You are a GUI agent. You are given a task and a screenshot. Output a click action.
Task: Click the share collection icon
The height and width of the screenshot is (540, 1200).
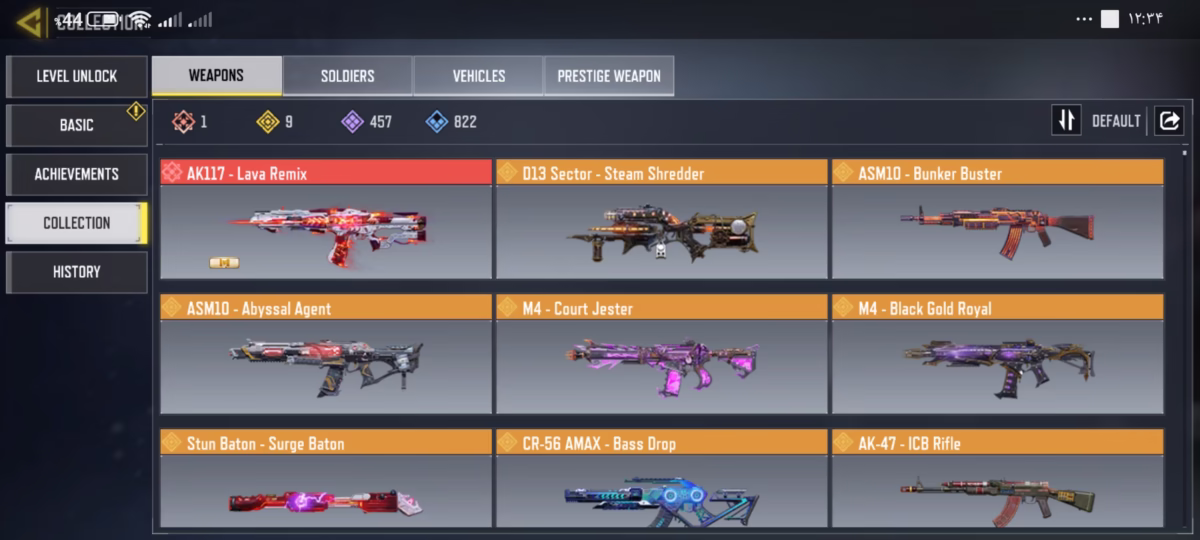(x=1168, y=121)
